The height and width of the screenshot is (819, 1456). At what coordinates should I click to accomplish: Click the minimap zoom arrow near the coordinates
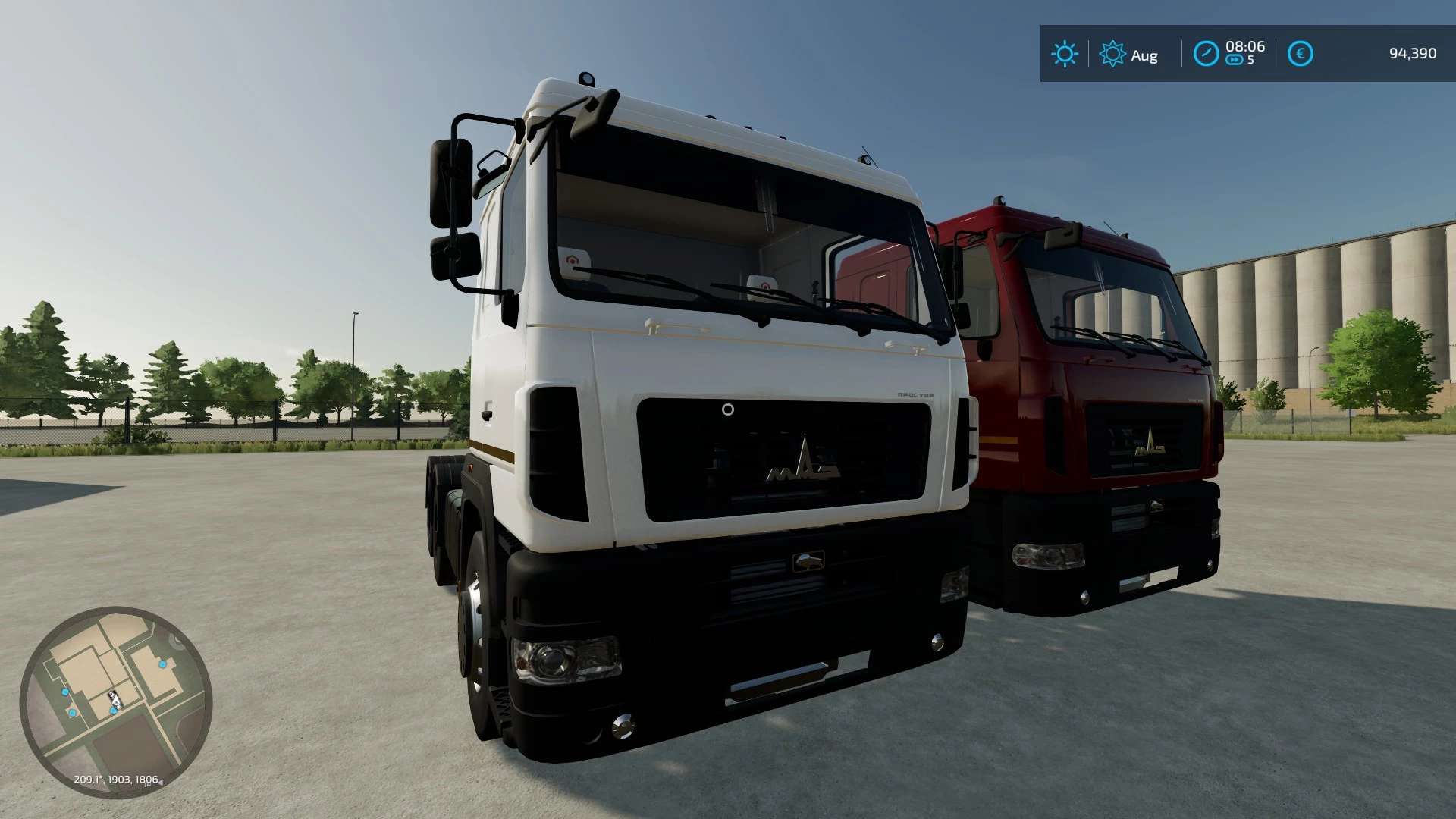coord(161,782)
